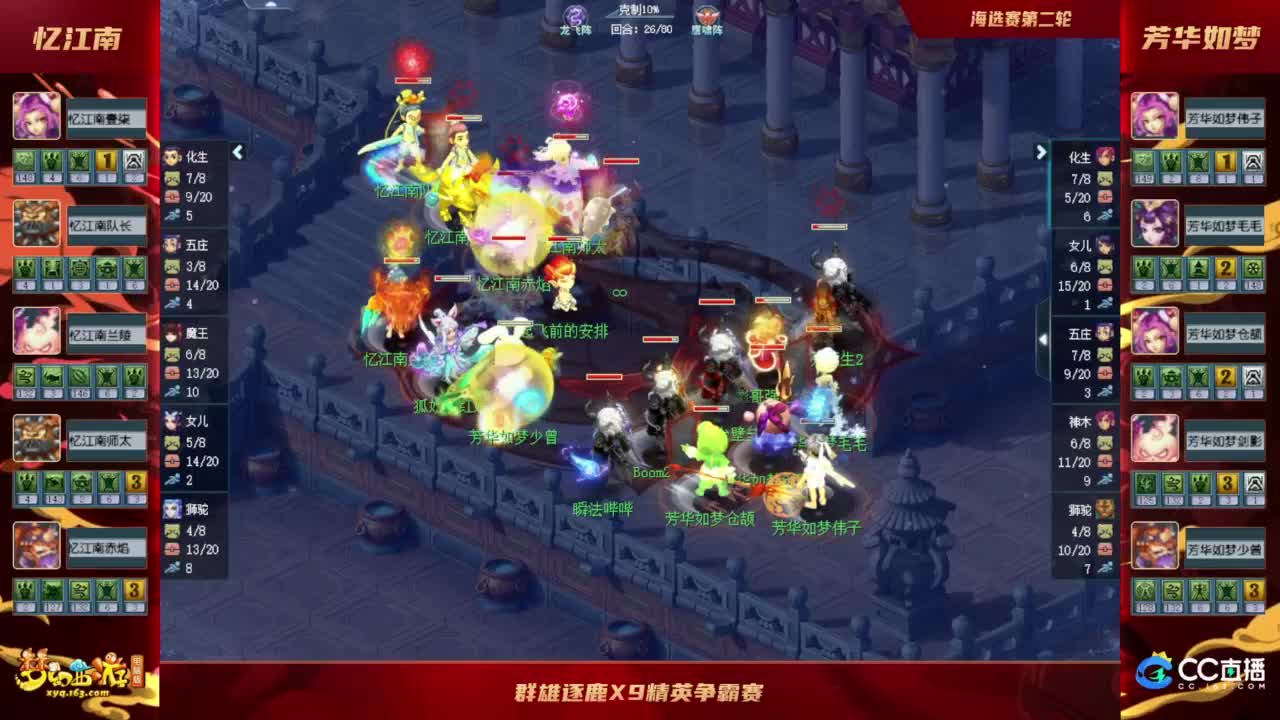This screenshot has width=1280, height=720.
Task: Click the 狮驼 pet icon in right panel
Action: click(x=1104, y=508)
